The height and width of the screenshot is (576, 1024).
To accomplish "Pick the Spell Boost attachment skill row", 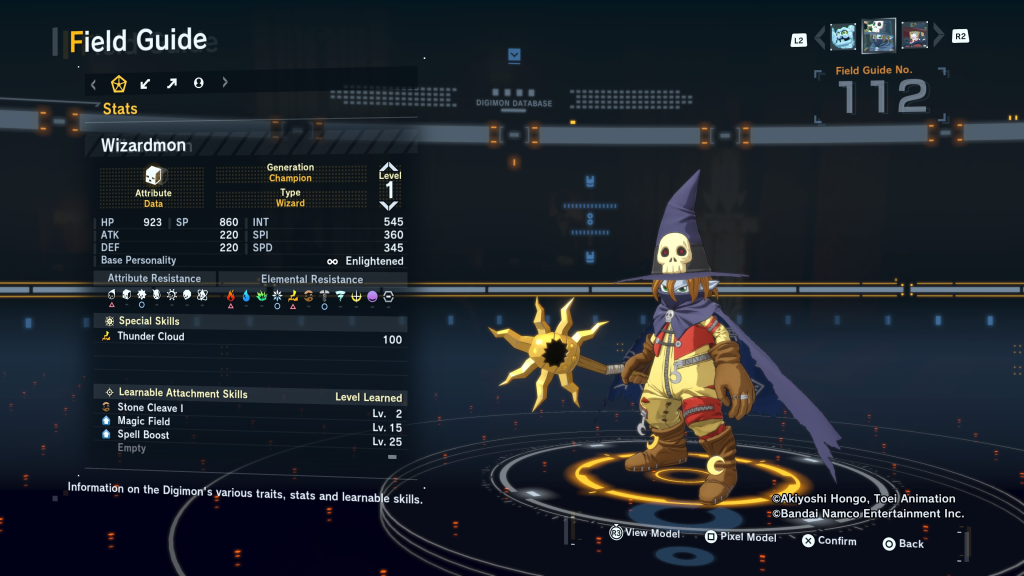I will [x=250, y=436].
